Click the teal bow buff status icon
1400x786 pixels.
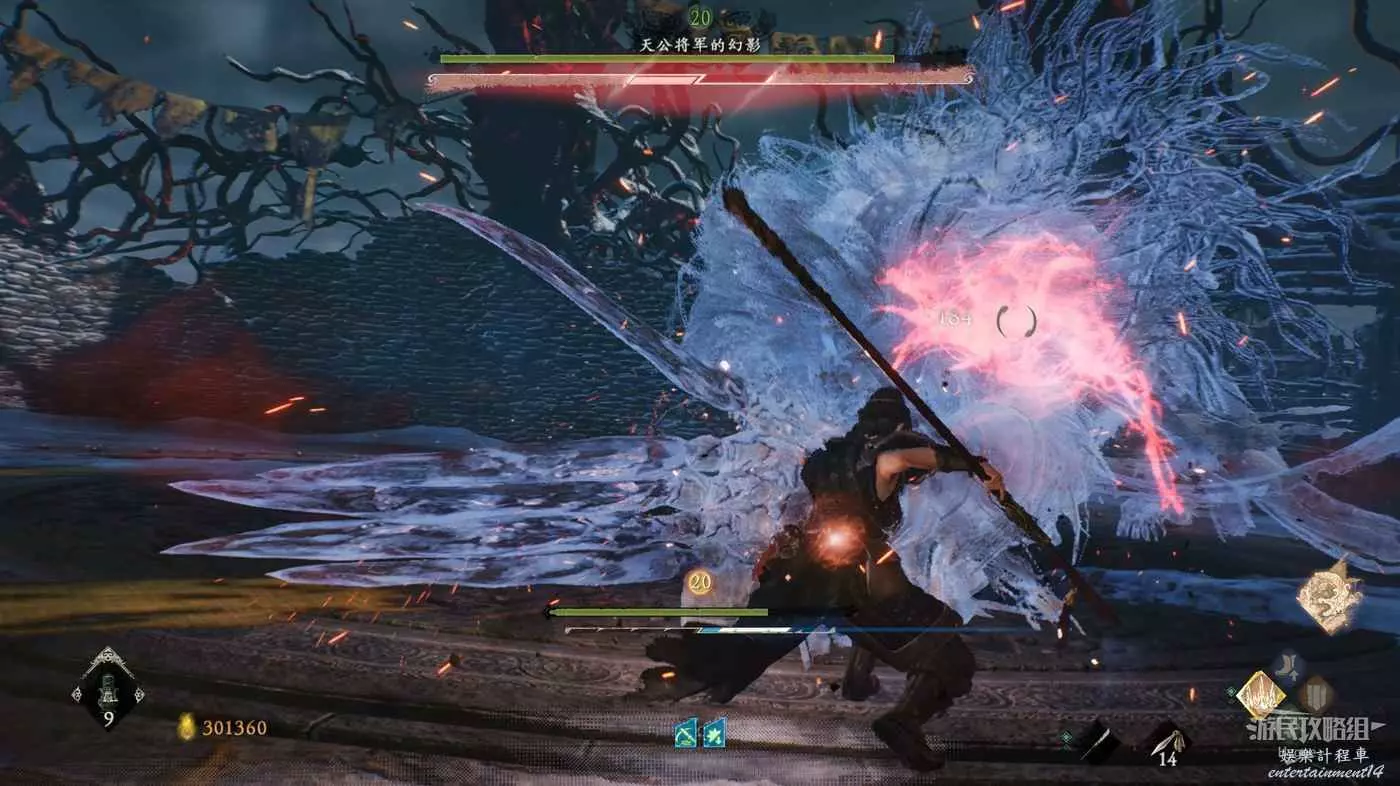(x=687, y=733)
